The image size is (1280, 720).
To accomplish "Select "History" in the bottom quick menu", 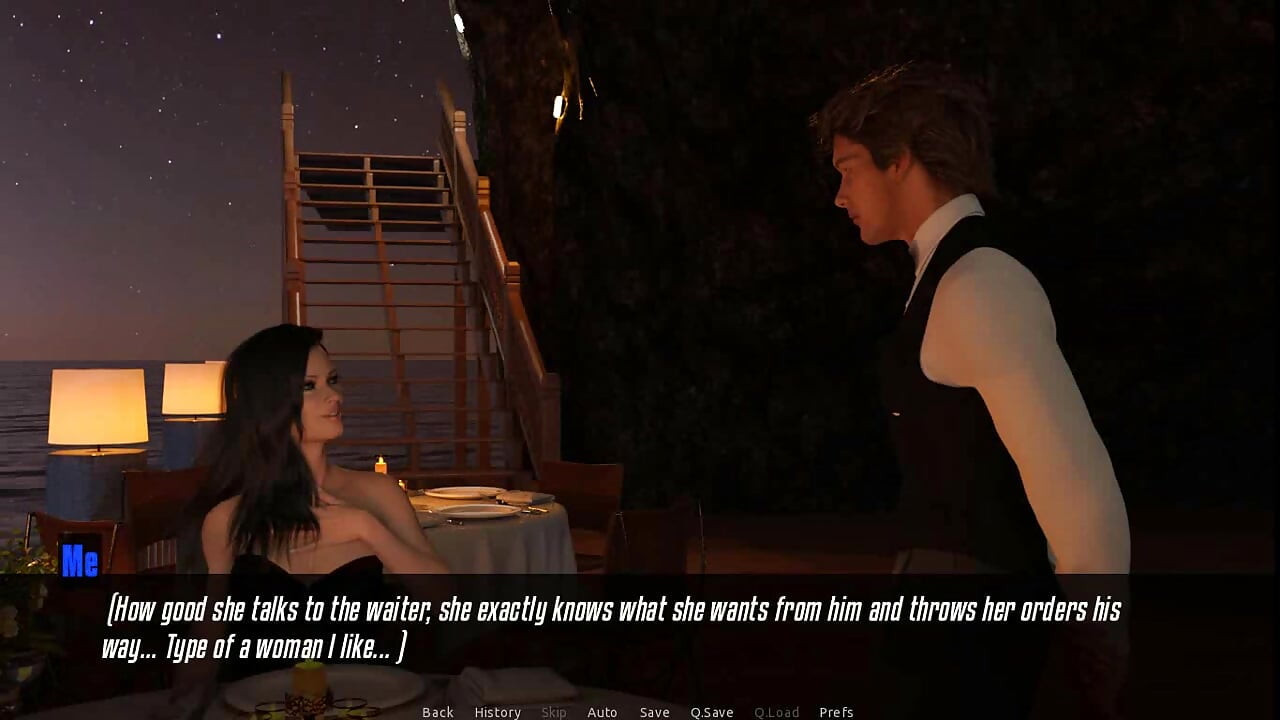I will pyautogui.click(x=497, y=712).
